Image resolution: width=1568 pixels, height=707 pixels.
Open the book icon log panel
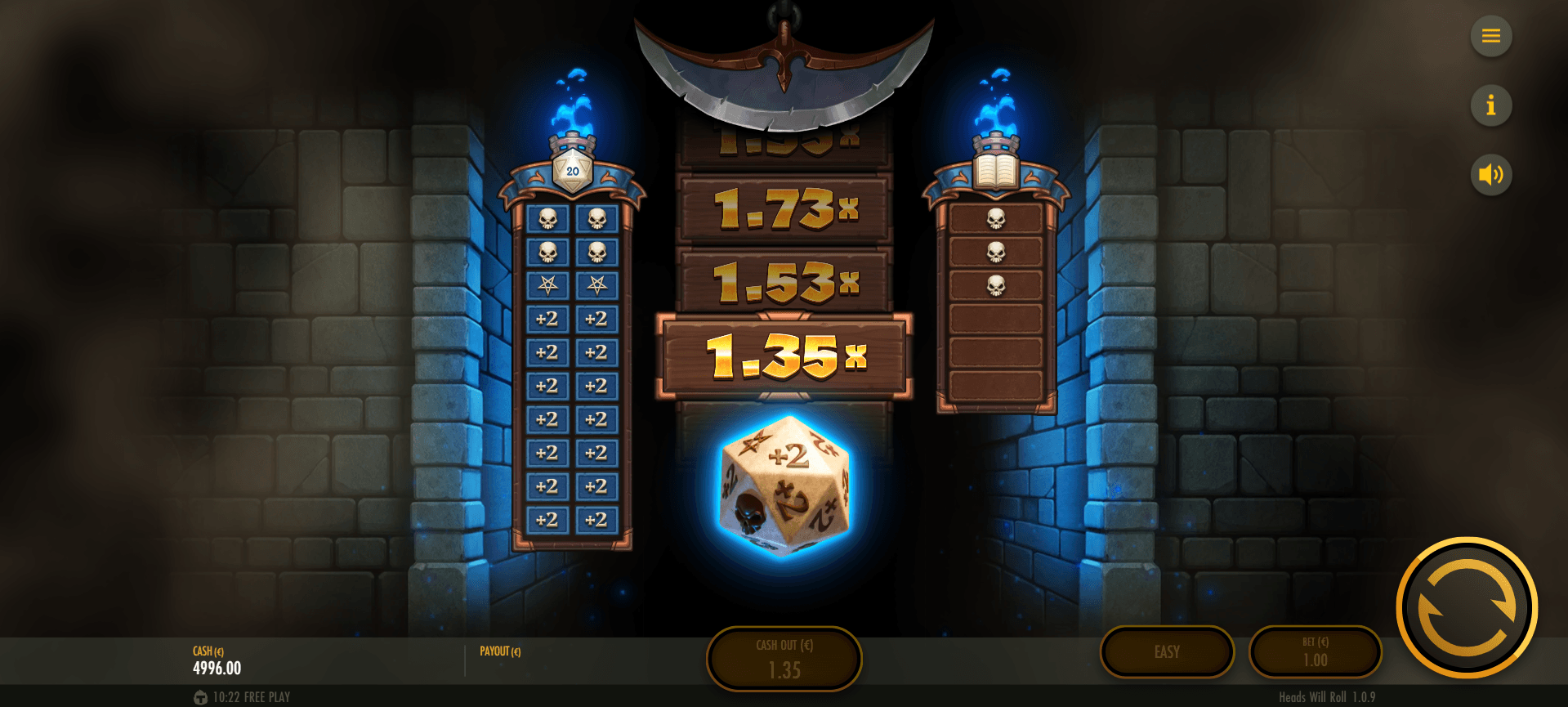[x=995, y=170]
